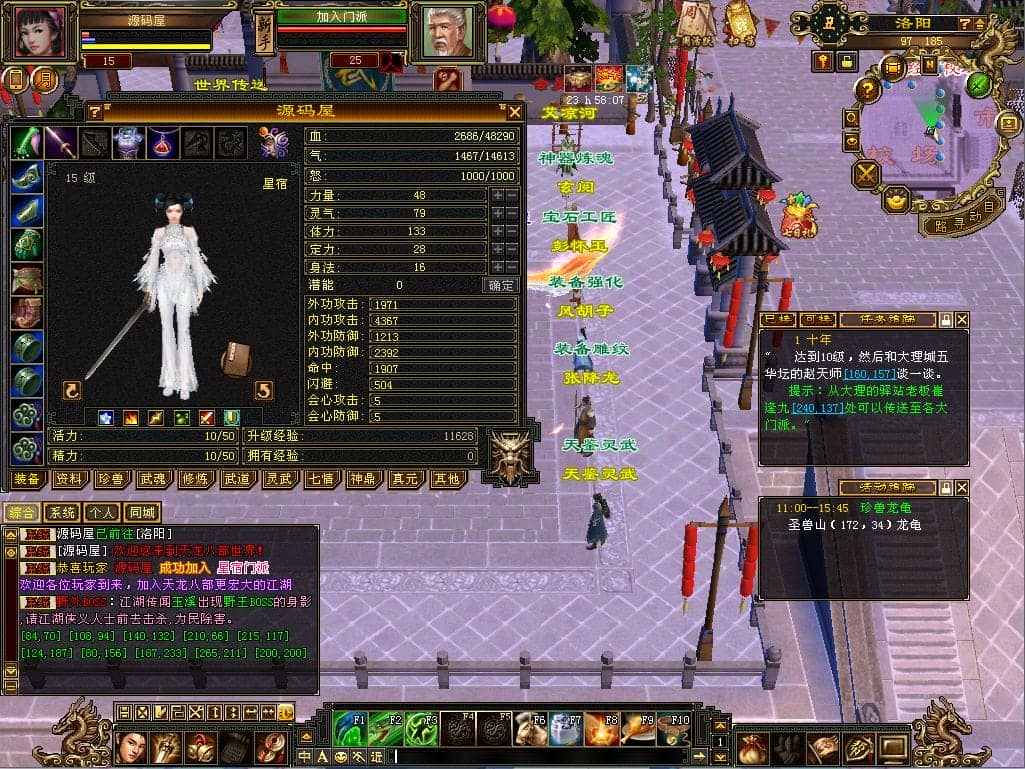Add a point to 力量 with plus

coord(497,196)
